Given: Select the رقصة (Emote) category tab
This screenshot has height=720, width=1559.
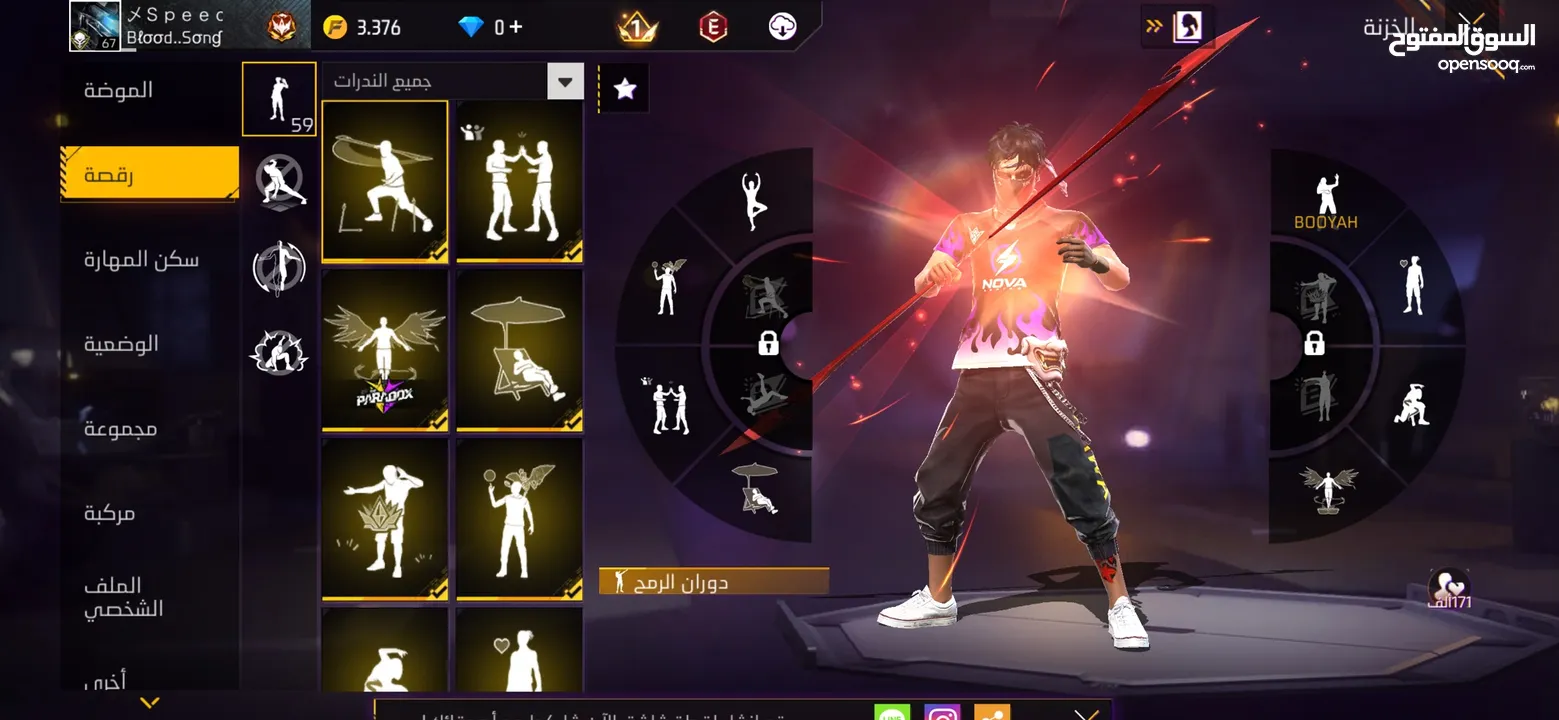Looking at the screenshot, I should (150, 175).
